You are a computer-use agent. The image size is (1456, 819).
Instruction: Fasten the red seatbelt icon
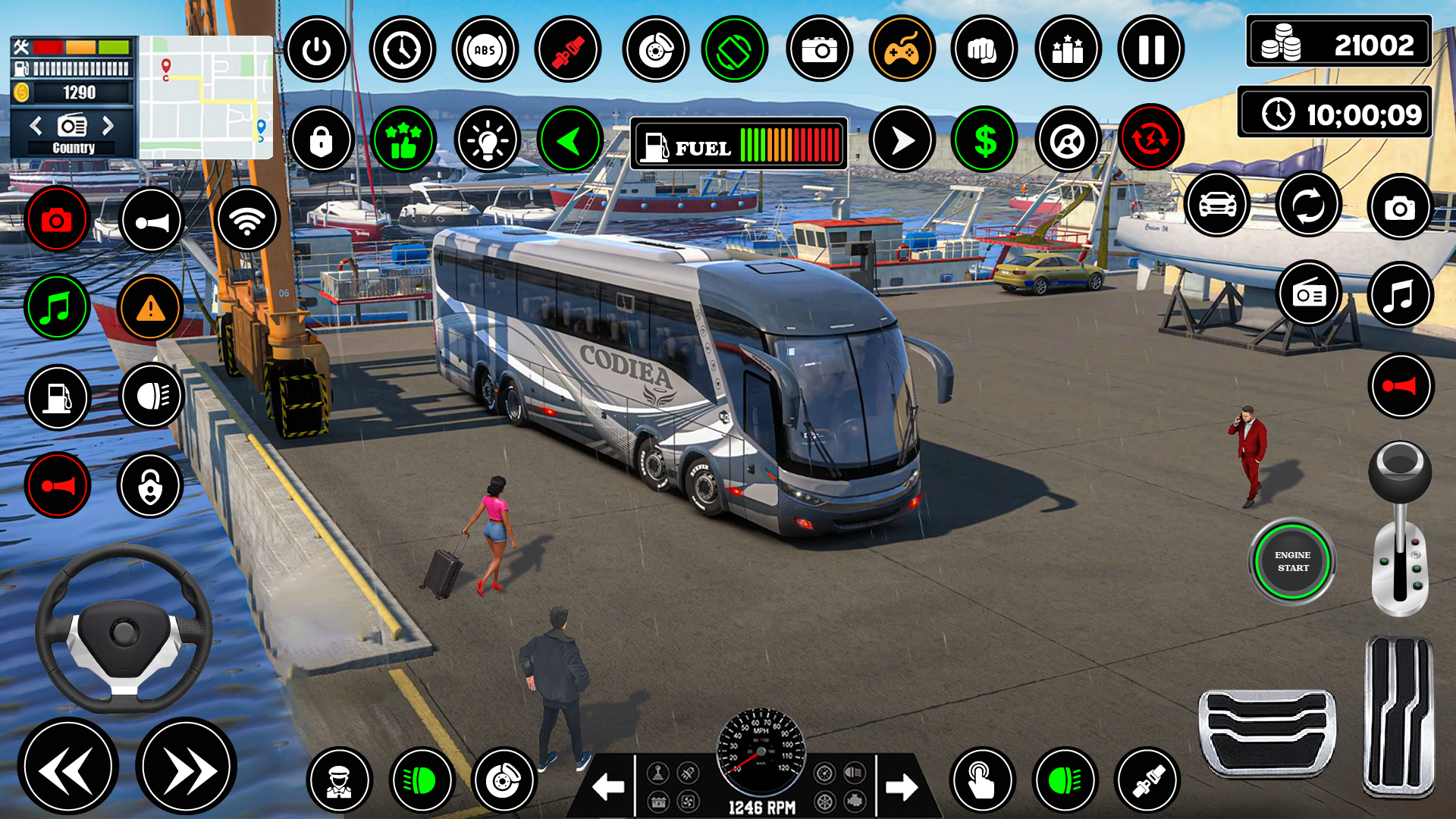(568, 50)
